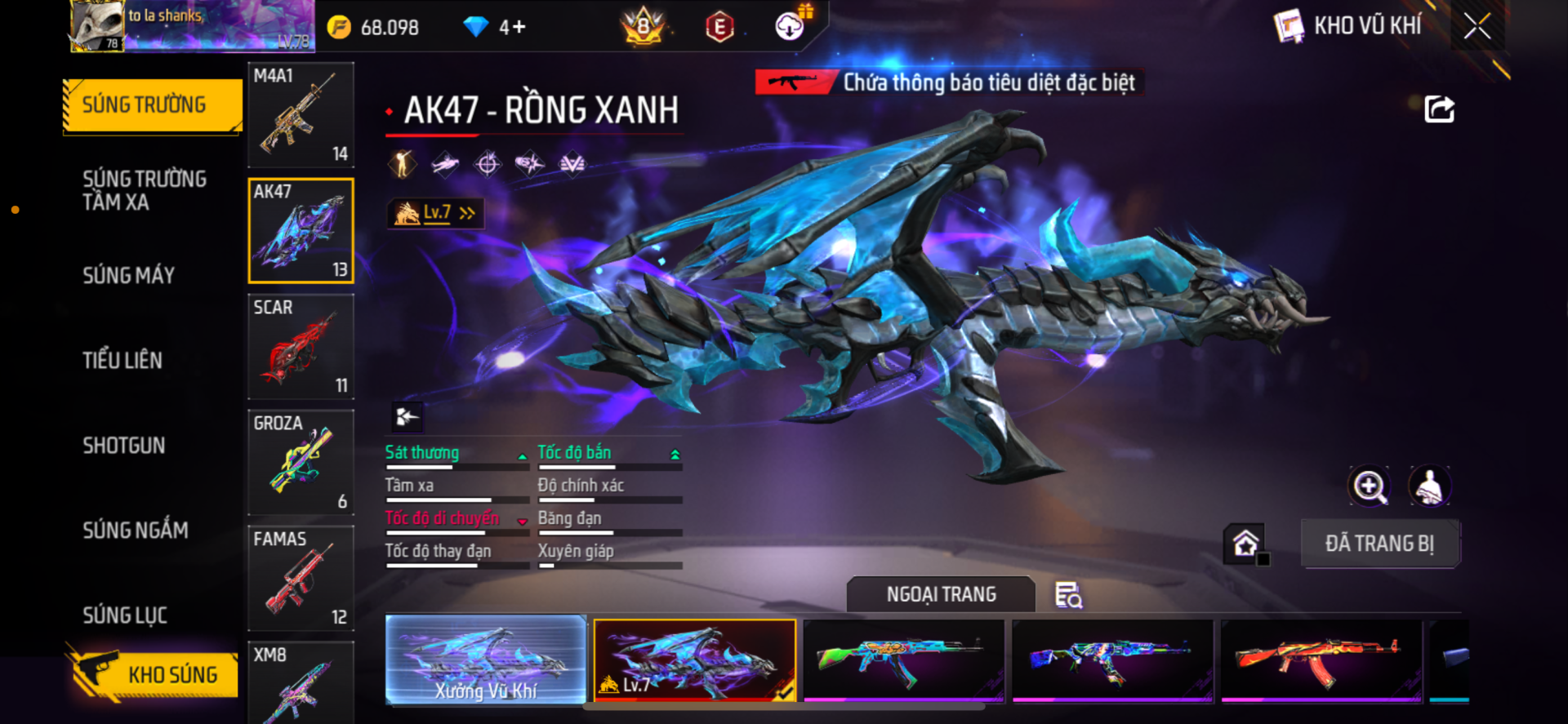Choose the Tiểu Liên category

[x=122, y=361]
